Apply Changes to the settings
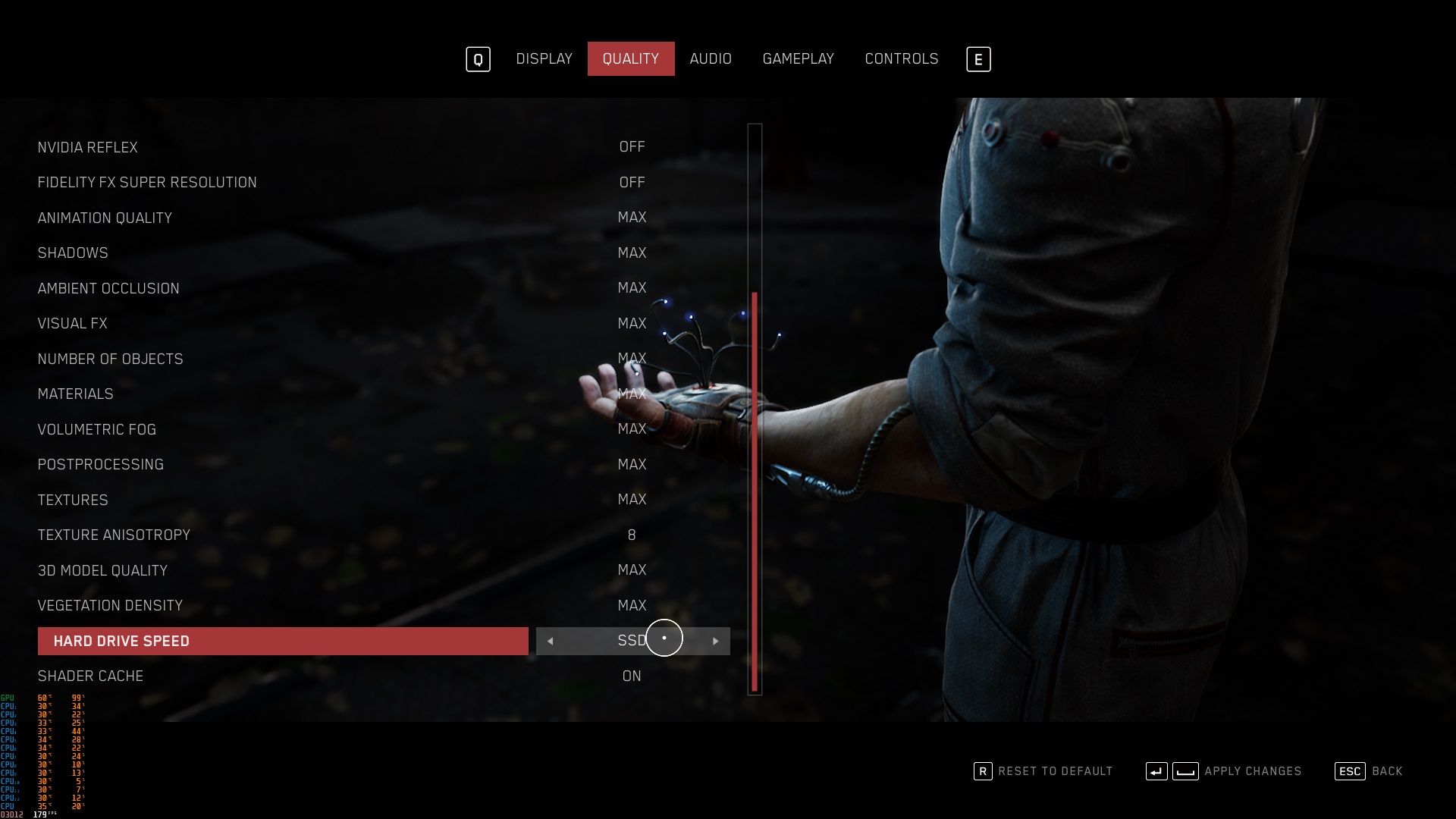This screenshot has height=819, width=1456. point(1223,771)
